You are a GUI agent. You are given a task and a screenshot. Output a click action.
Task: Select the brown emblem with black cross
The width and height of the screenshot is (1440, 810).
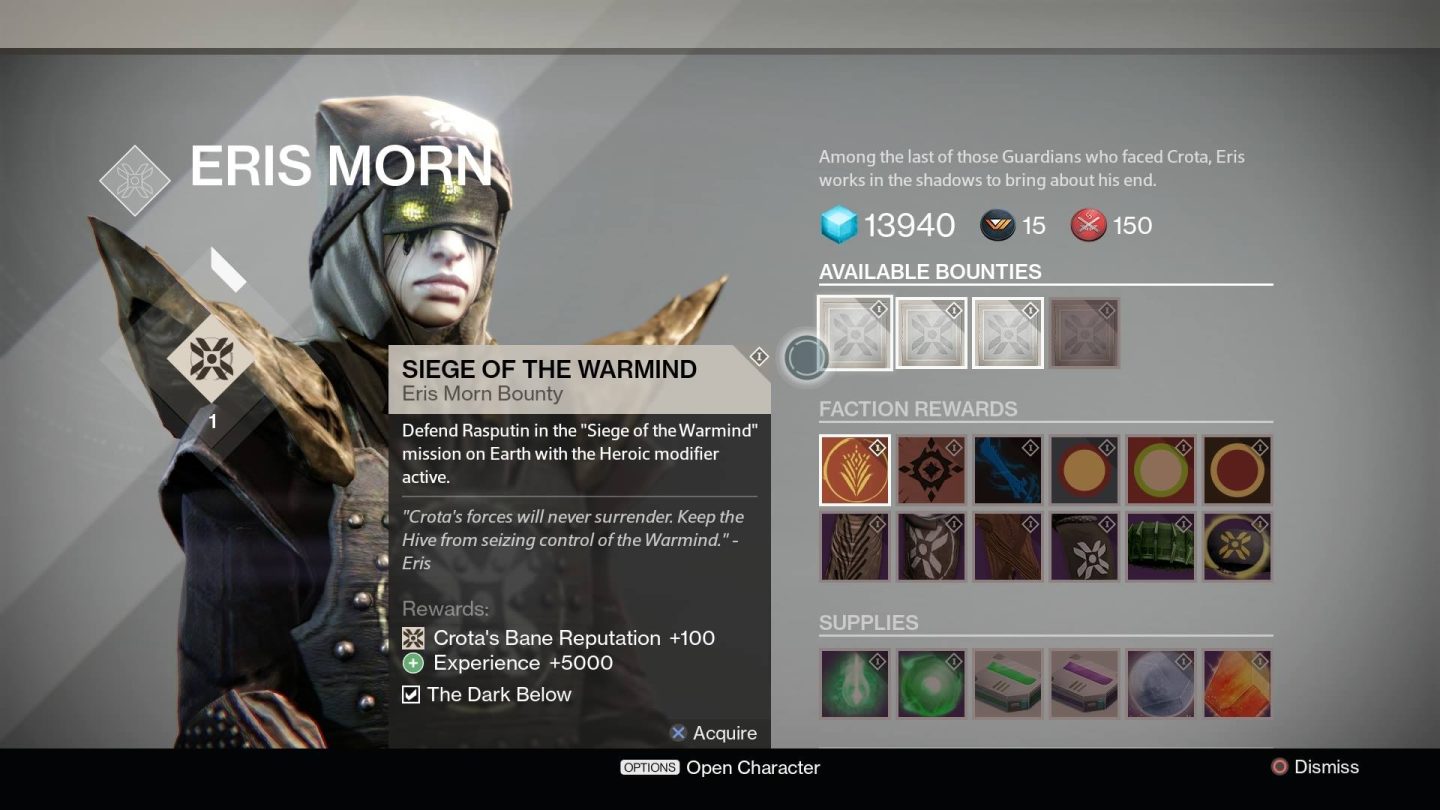(x=931, y=470)
